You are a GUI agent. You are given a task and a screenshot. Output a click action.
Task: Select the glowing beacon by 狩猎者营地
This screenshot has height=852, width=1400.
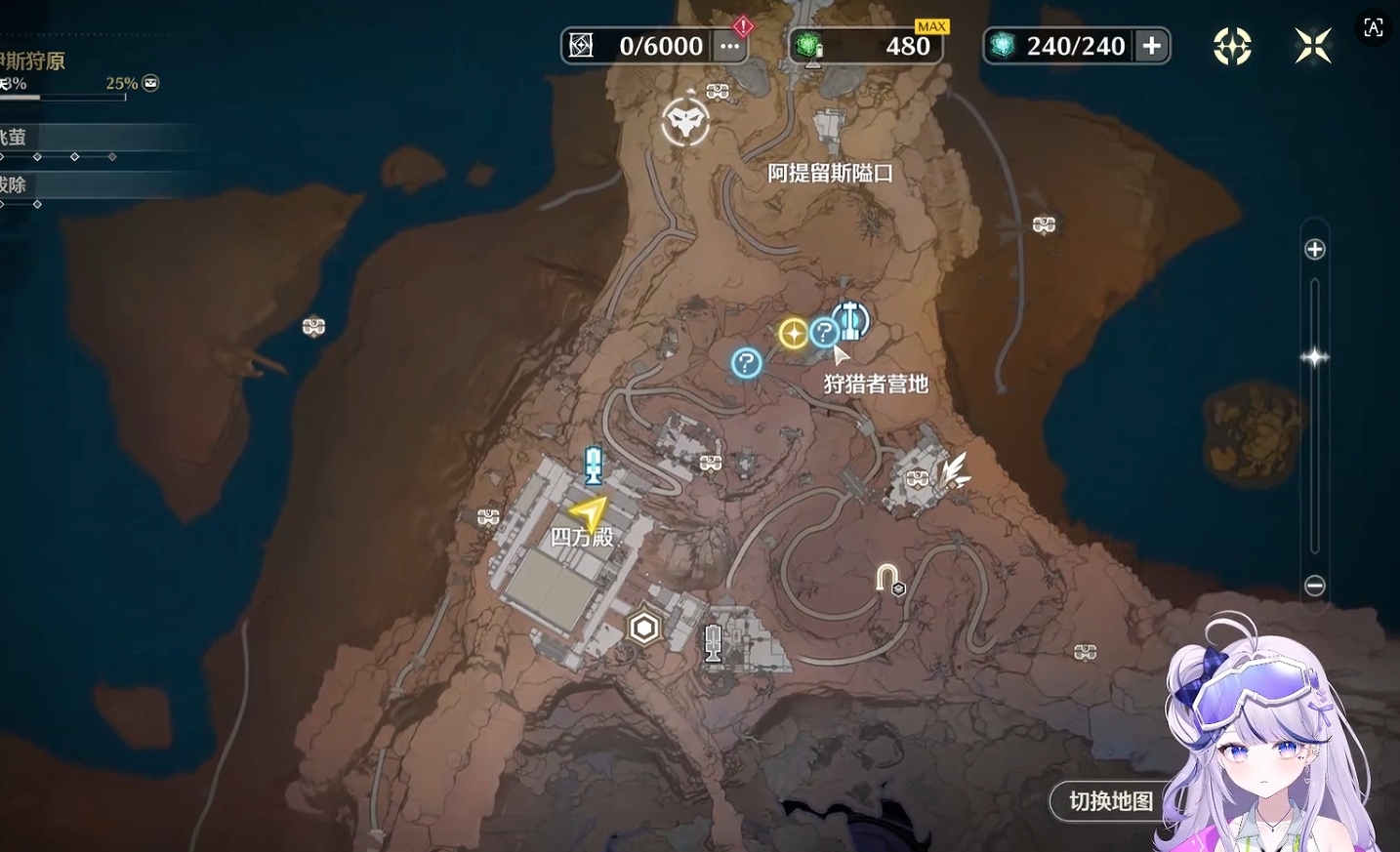click(851, 319)
